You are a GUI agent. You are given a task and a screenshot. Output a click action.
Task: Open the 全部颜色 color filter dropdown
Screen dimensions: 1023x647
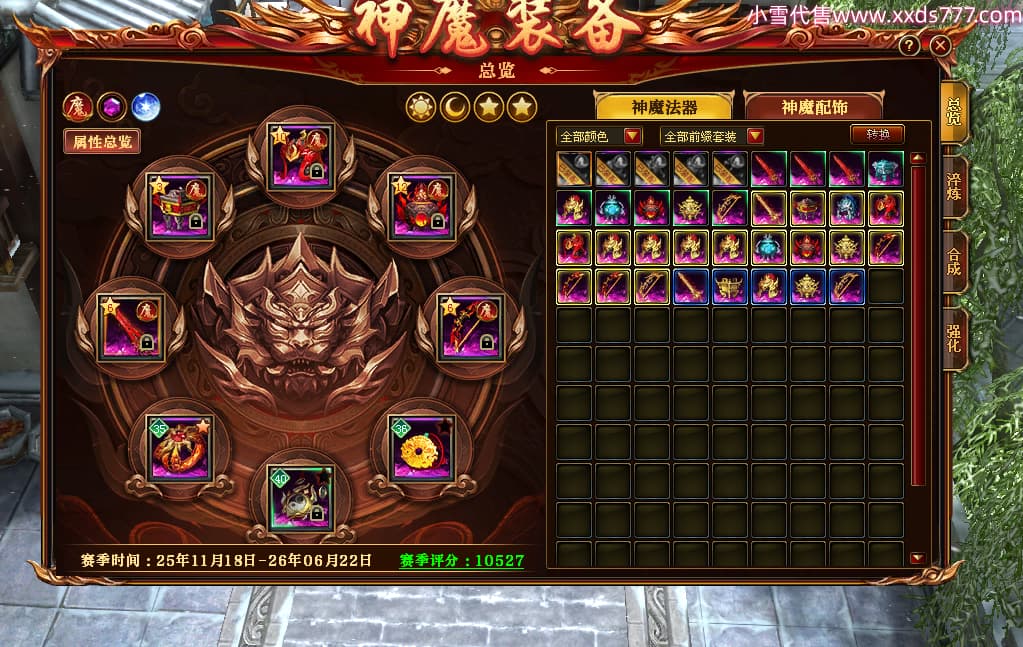click(599, 136)
